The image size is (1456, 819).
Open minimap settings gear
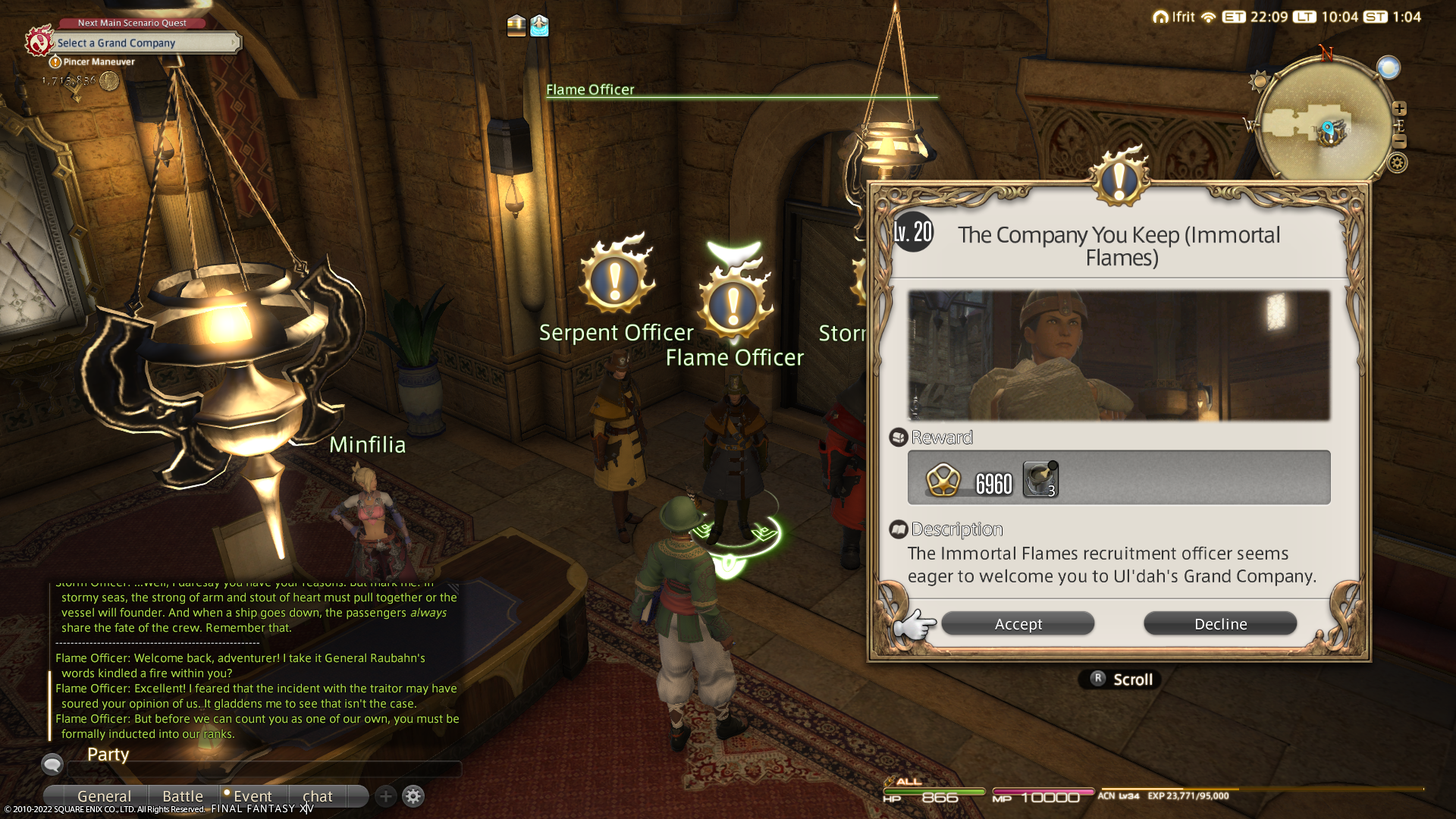click(x=1398, y=162)
